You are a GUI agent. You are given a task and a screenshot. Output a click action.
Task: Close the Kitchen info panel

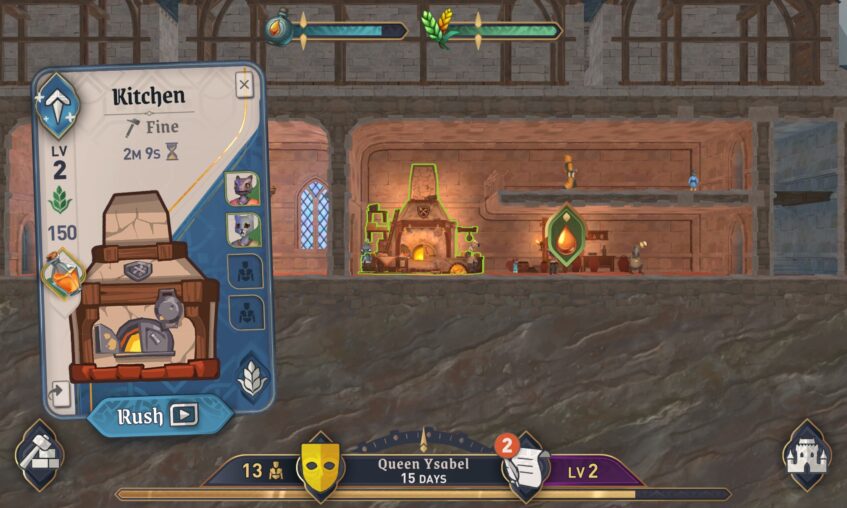(x=244, y=85)
